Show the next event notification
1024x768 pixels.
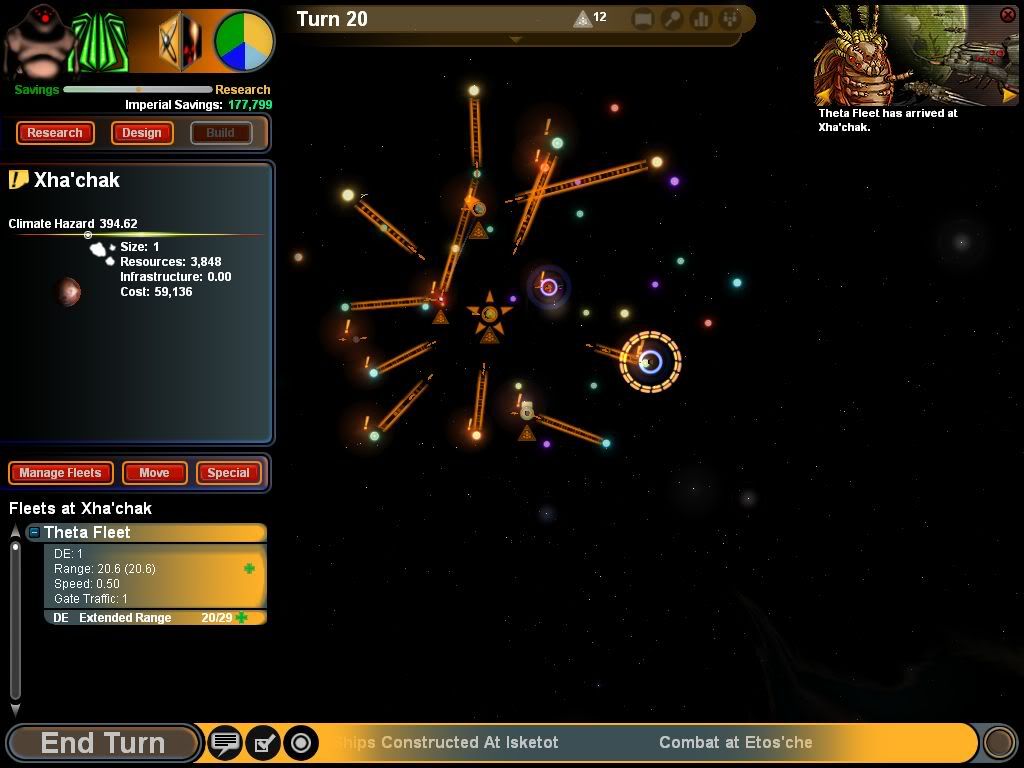pyautogui.click(x=1009, y=96)
